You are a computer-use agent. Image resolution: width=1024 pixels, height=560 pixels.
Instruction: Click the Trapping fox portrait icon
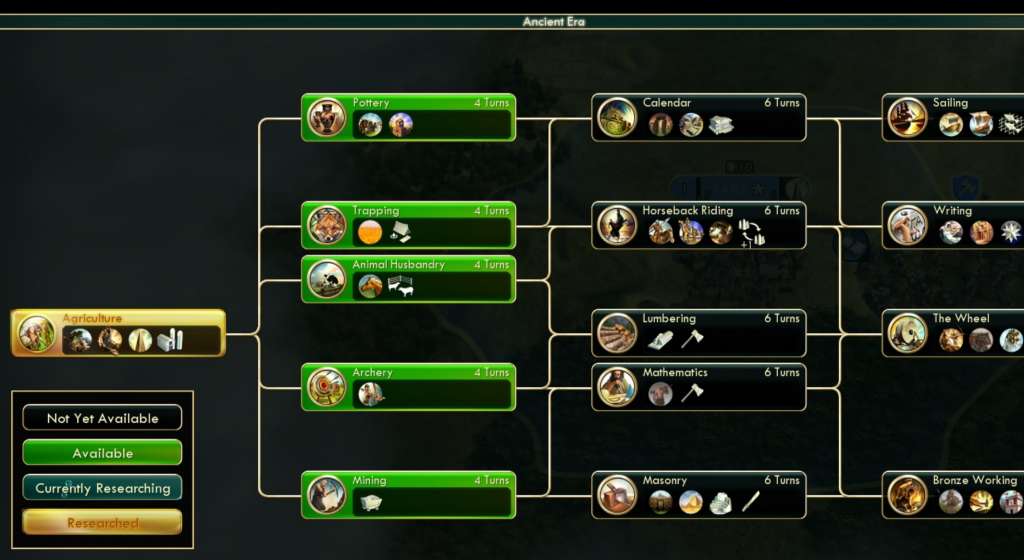[x=327, y=226]
